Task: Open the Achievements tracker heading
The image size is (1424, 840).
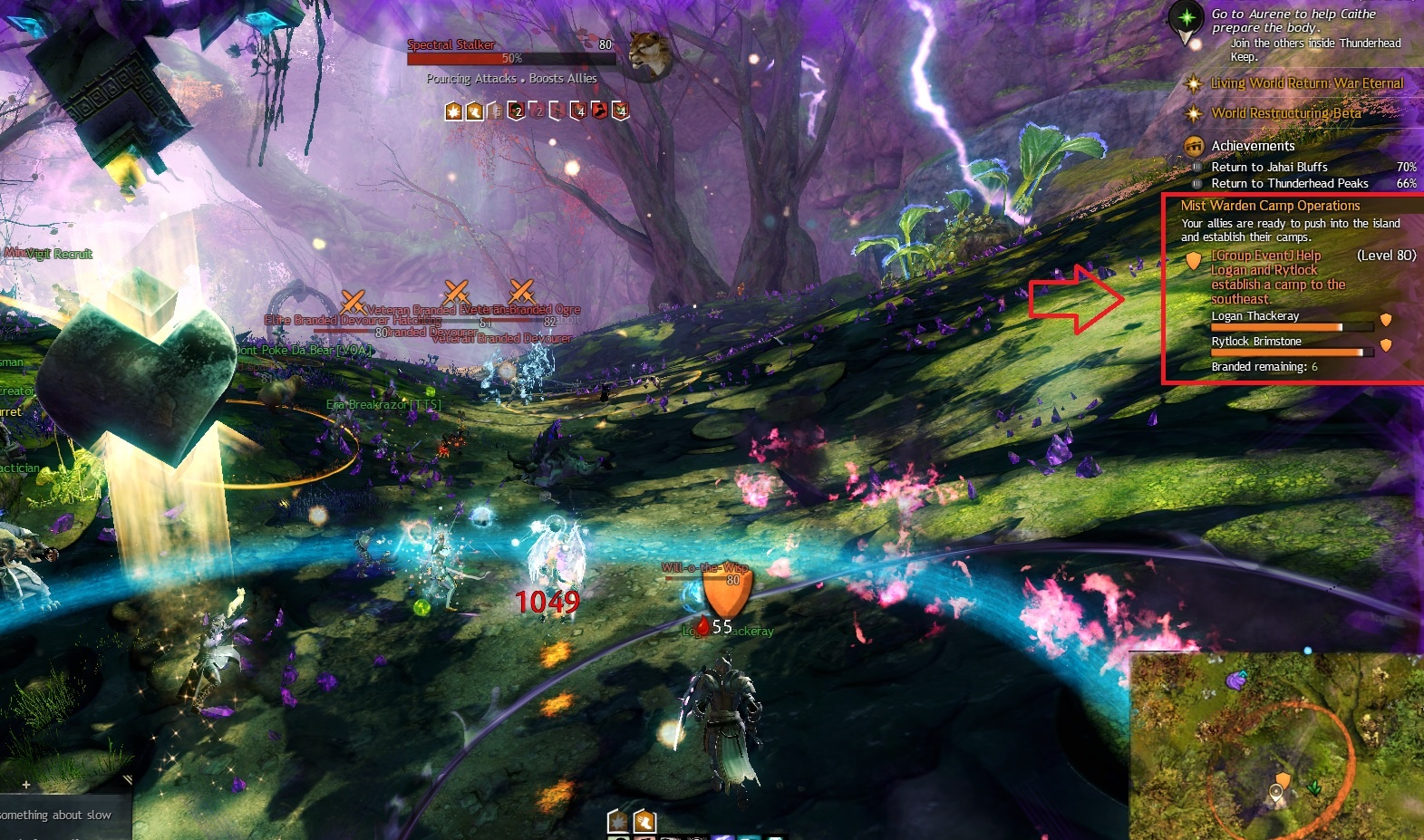Action: (x=1253, y=146)
